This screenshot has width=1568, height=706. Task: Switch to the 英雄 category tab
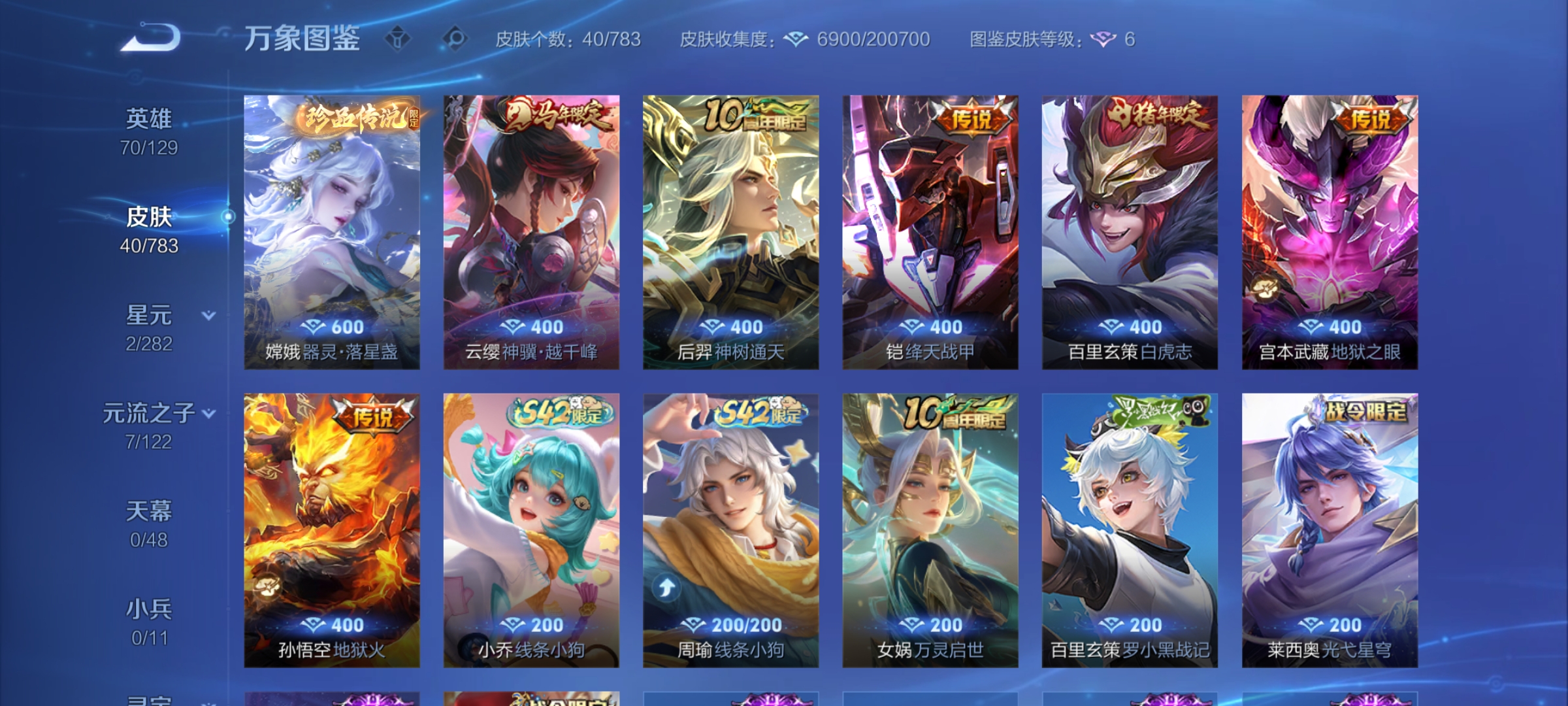[x=149, y=116]
